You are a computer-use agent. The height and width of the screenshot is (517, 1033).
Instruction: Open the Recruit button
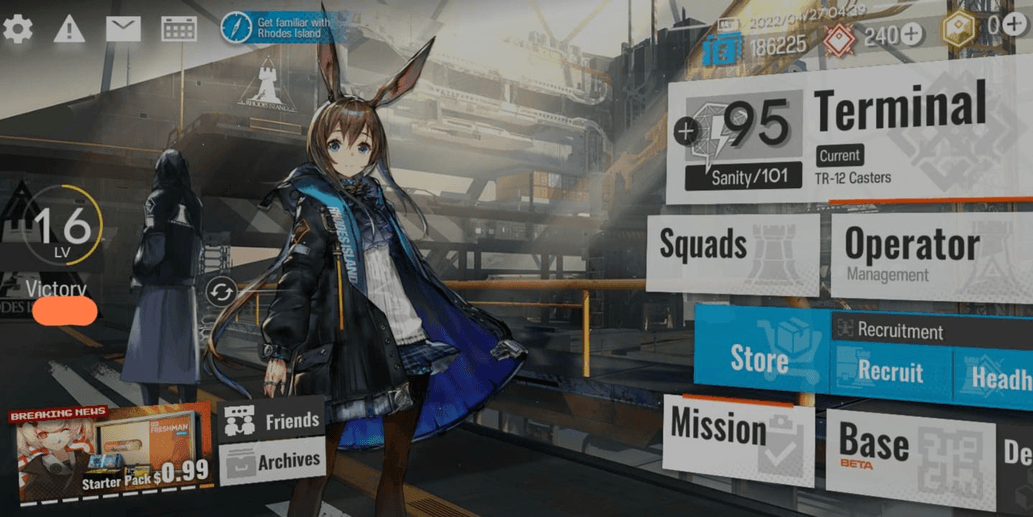pyautogui.click(x=888, y=373)
